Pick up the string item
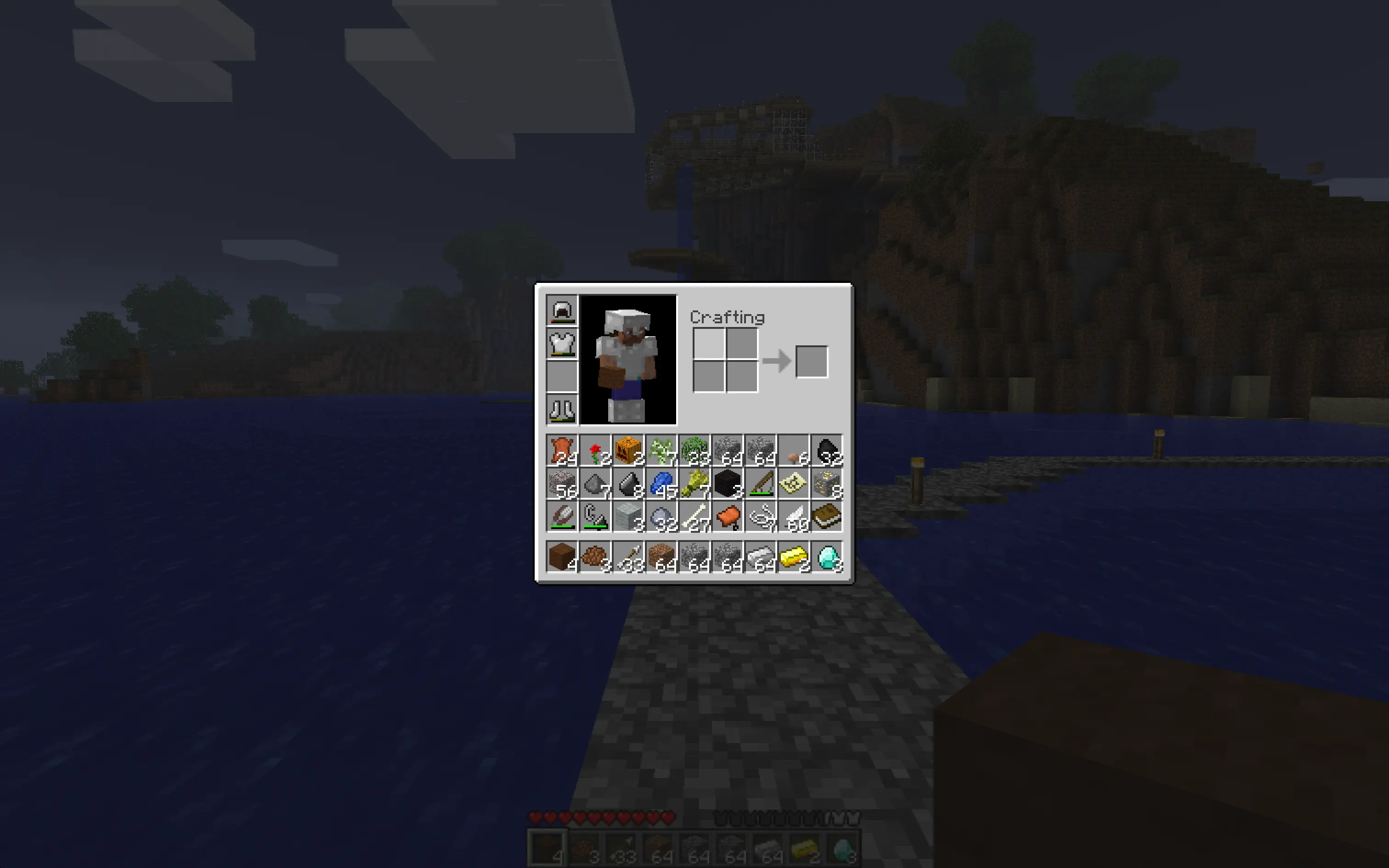Viewport: 1389px width, 868px height. pyautogui.click(x=761, y=515)
